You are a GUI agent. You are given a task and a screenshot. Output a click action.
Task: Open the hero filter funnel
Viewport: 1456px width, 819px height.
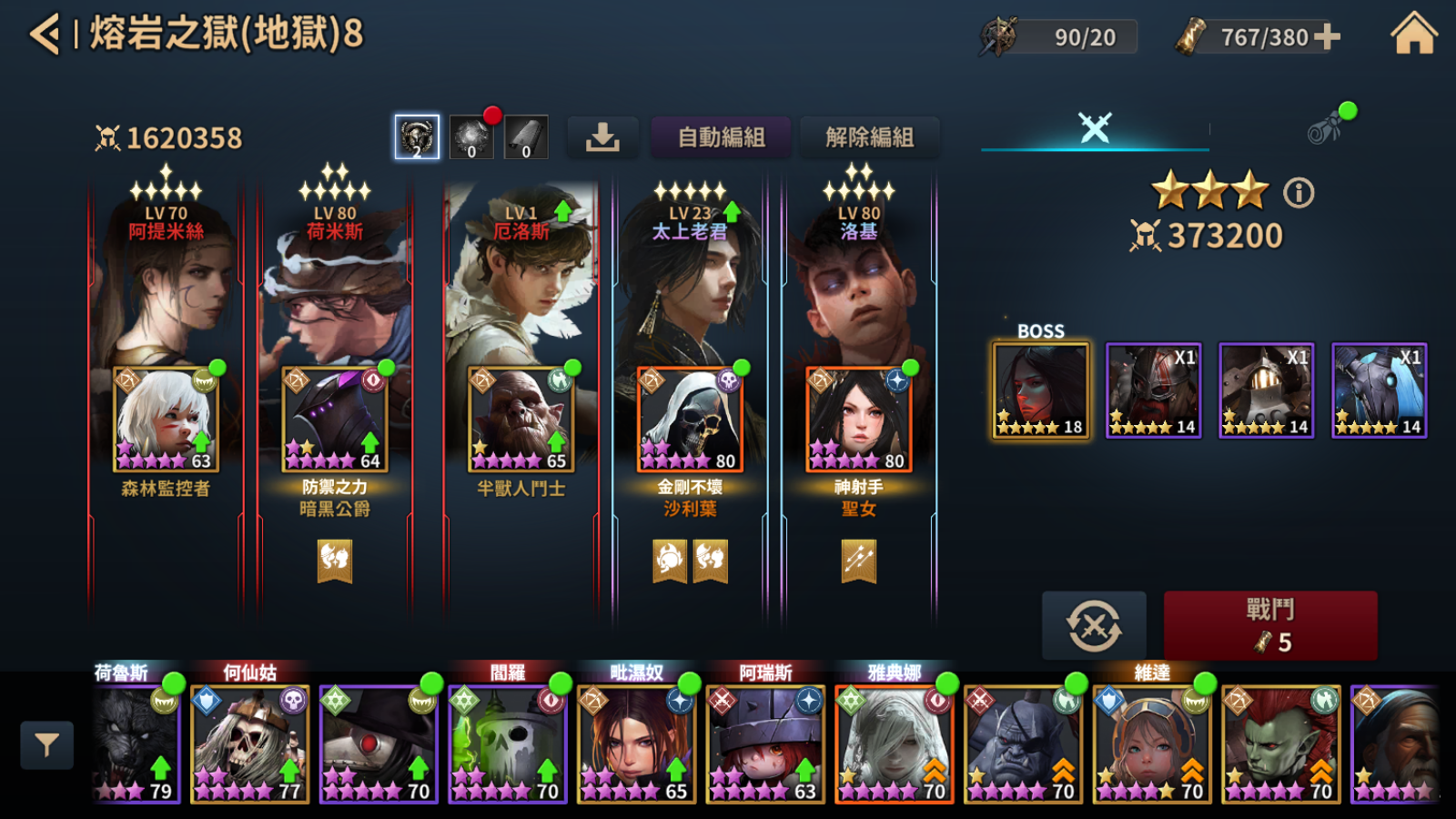click(46, 745)
